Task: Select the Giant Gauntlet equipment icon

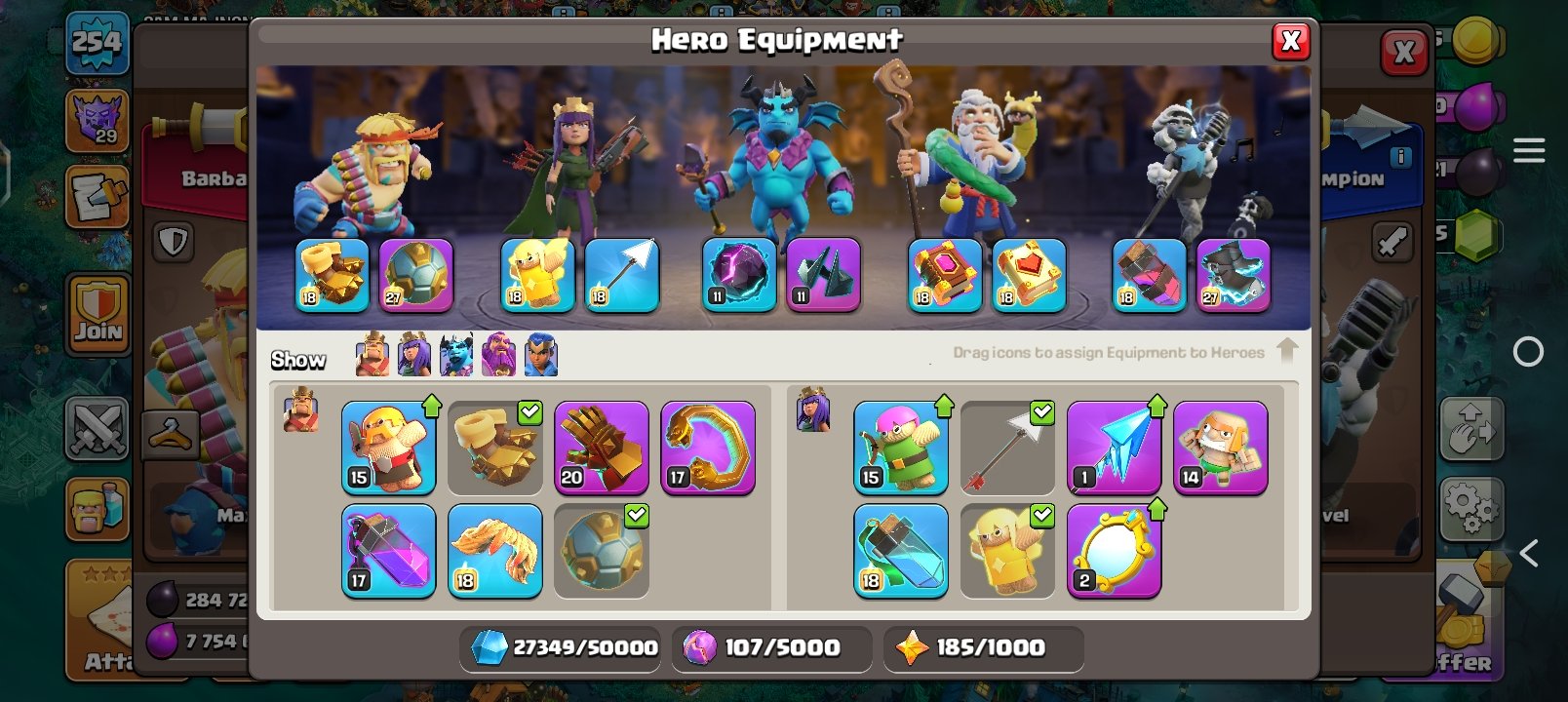Action: (602, 448)
